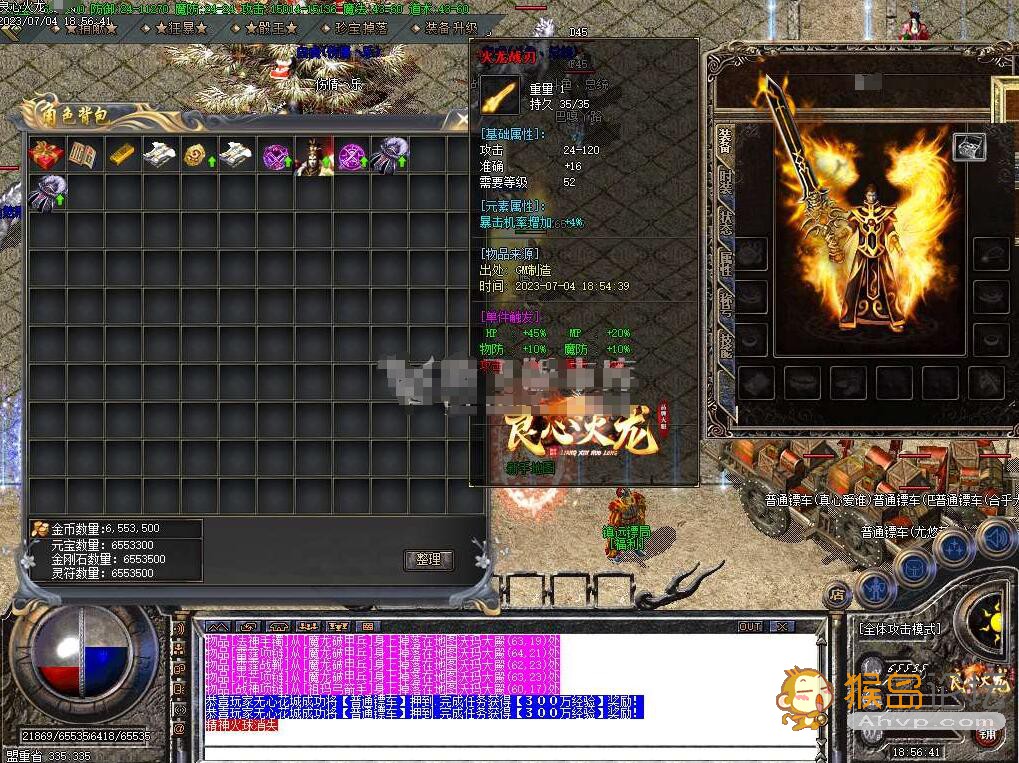Close the chat with the X button
Image resolution: width=1019 pixels, height=763 pixels.
click(782, 626)
